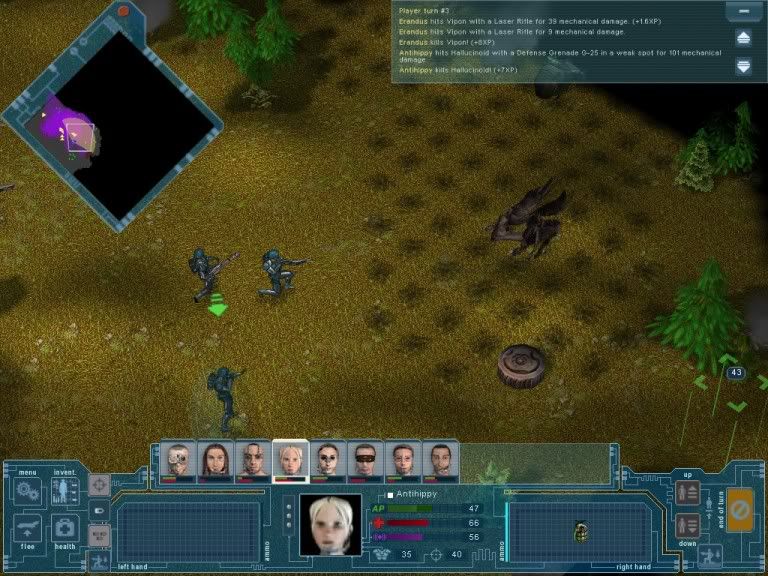Open the game menu gears button
768x576 pixels.
click(x=26, y=491)
